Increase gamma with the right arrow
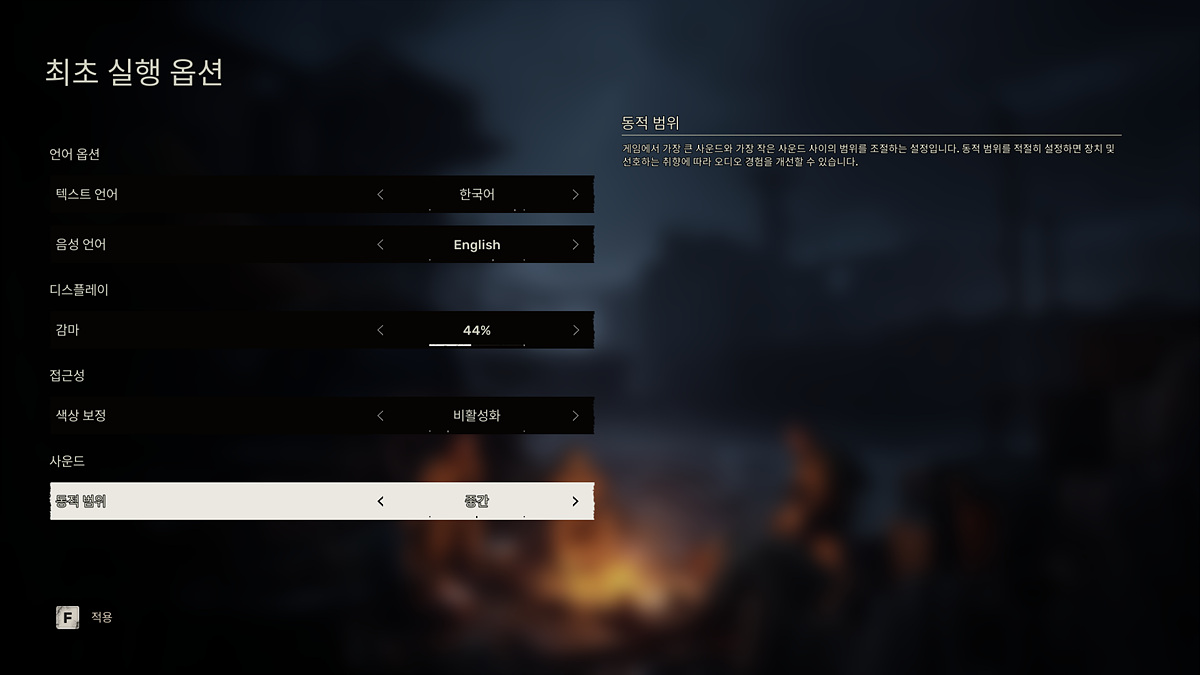1200x675 pixels. pos(575,330)
